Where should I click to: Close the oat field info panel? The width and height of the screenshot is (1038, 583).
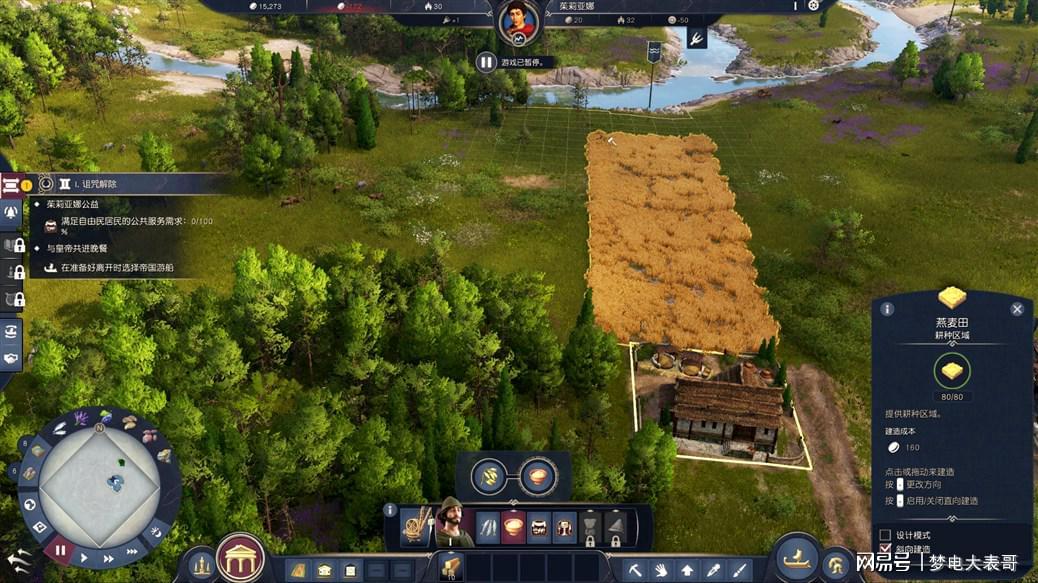pyautogui.click(x=1017, y=309)
